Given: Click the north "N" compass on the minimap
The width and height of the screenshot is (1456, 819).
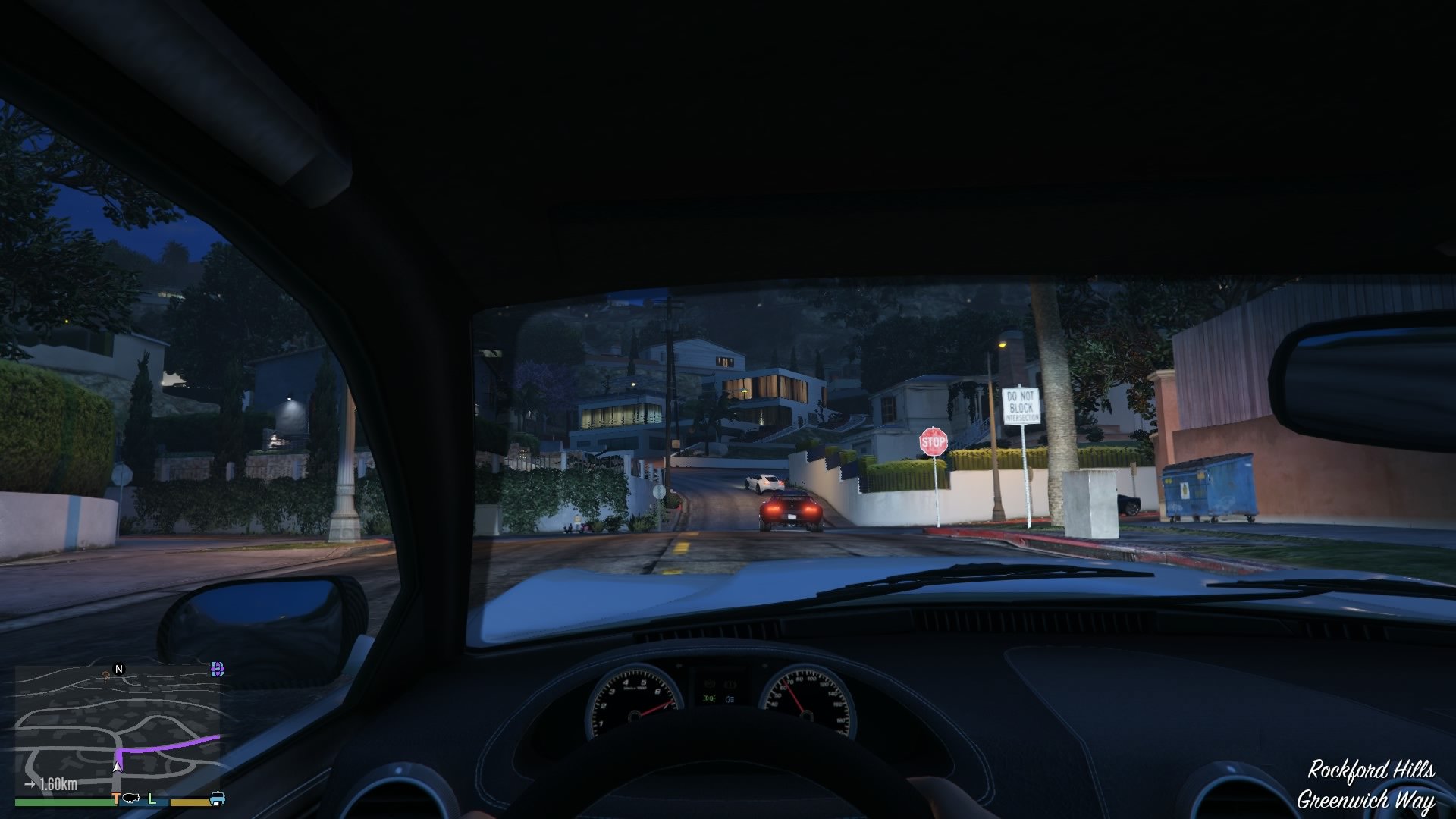Looking at the screenshot, I should point(118,668).
